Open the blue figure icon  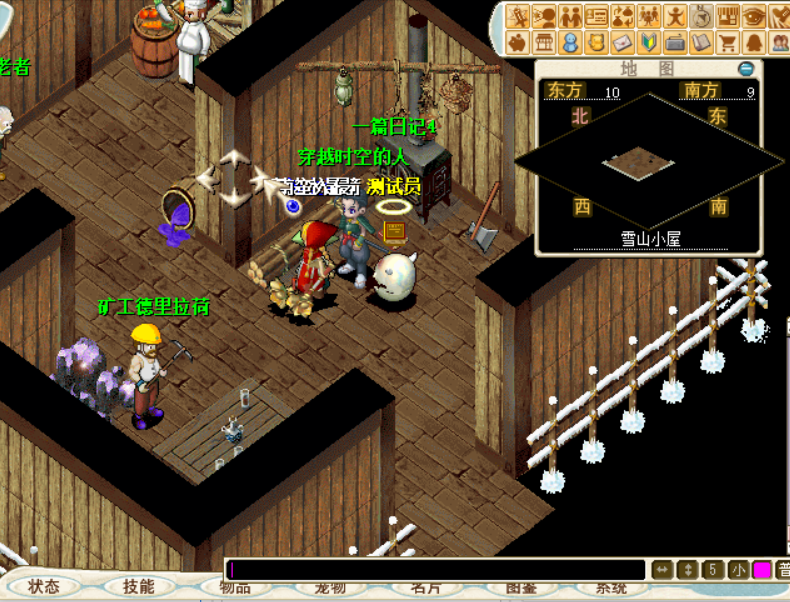(x=570, y=43)
